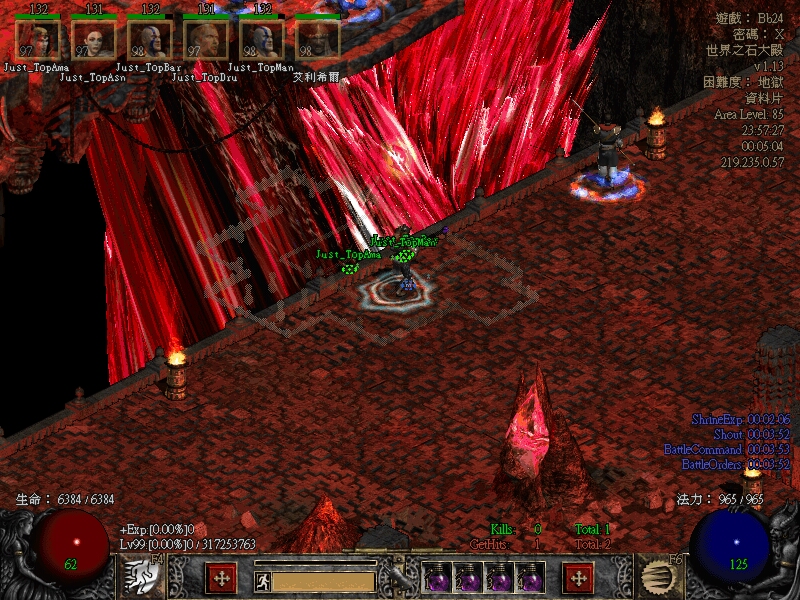Toggle the run/walk running man button

(x=262, y=579)
